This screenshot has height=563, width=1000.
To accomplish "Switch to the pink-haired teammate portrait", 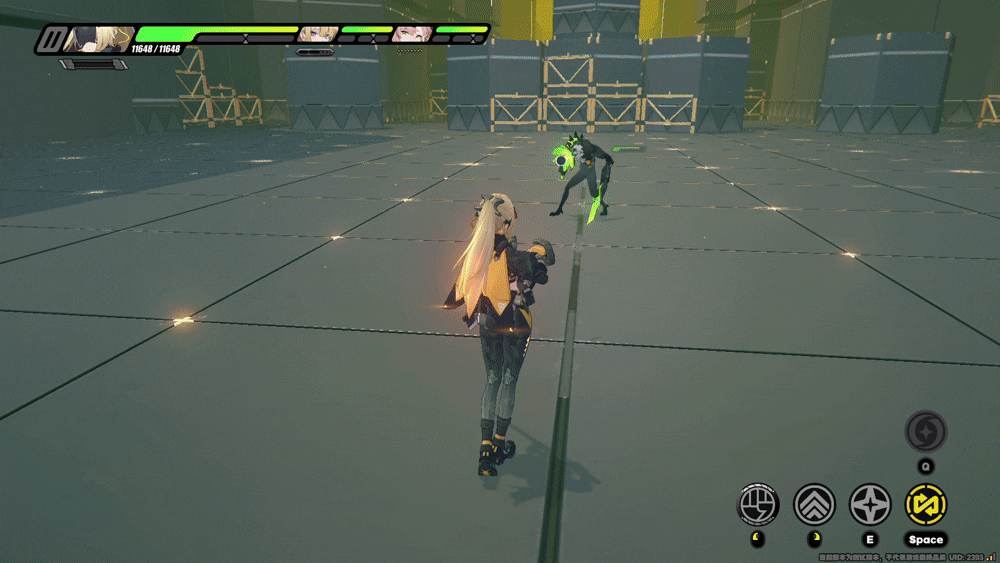I will 407,33.
